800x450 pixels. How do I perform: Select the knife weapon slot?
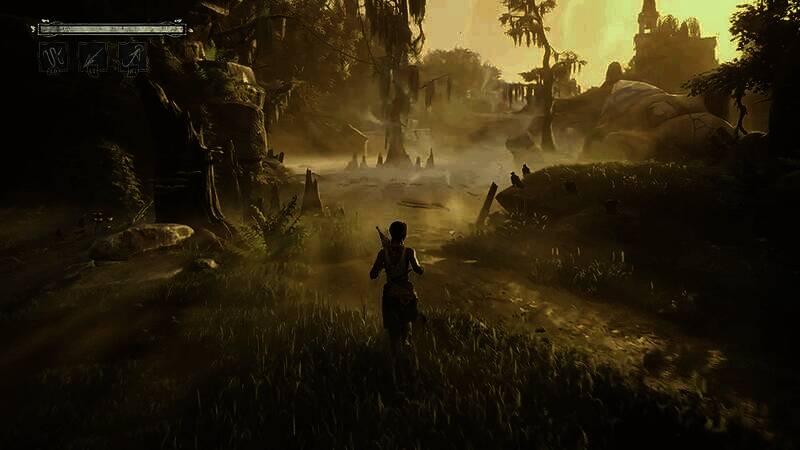(93, 56)
